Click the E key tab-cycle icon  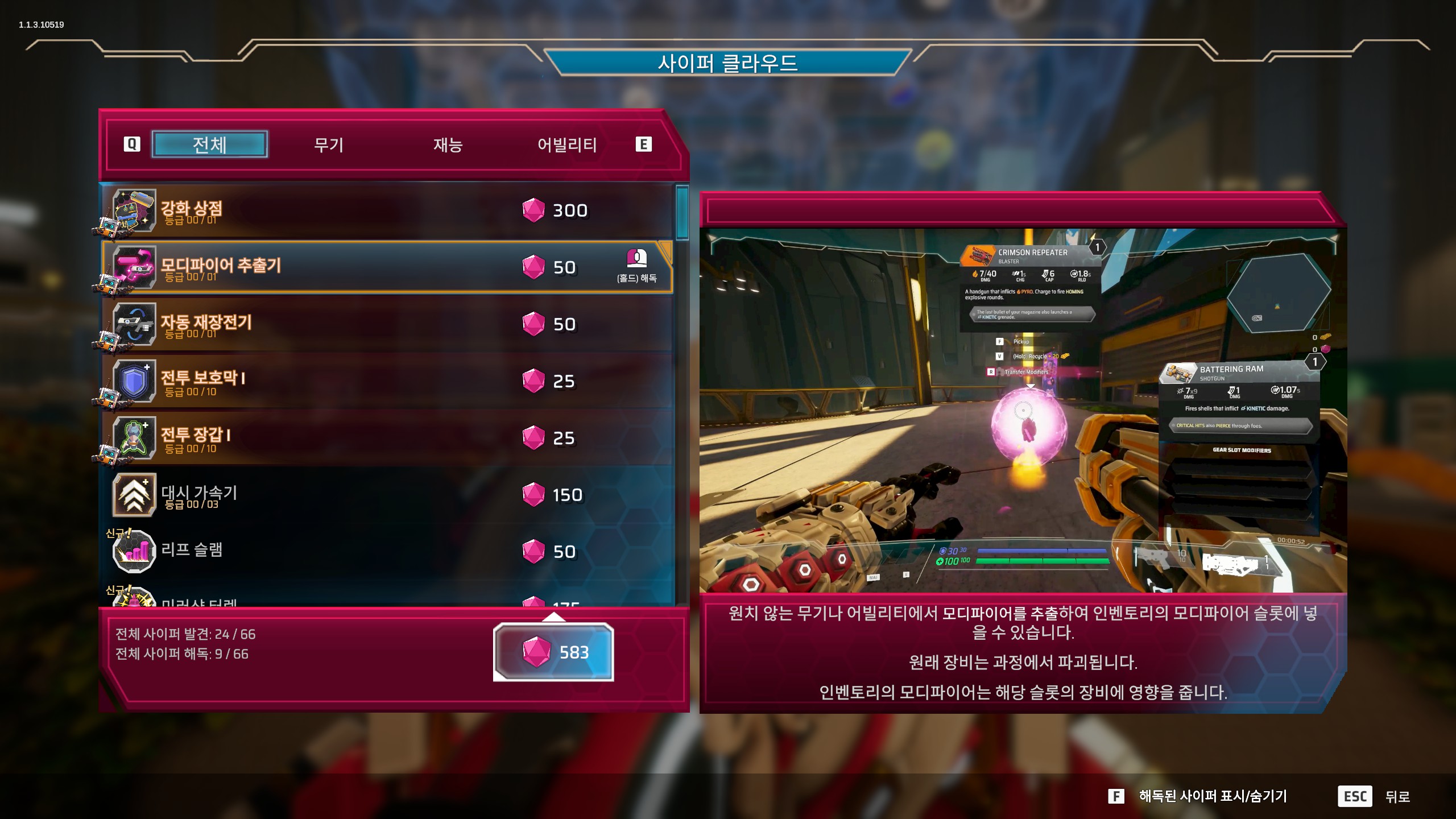tap(643, 144)
